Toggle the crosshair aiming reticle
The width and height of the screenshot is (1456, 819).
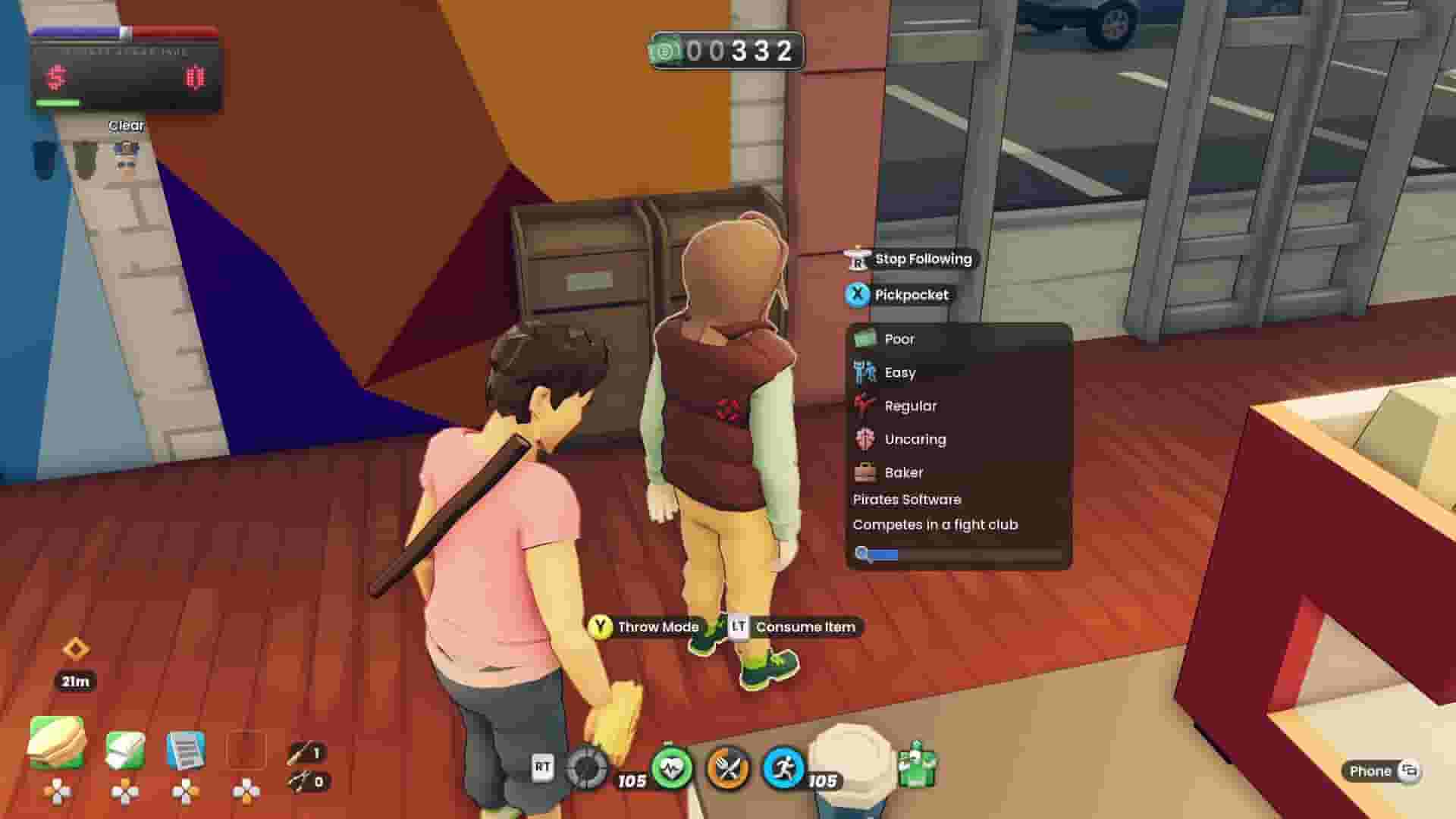584,768
